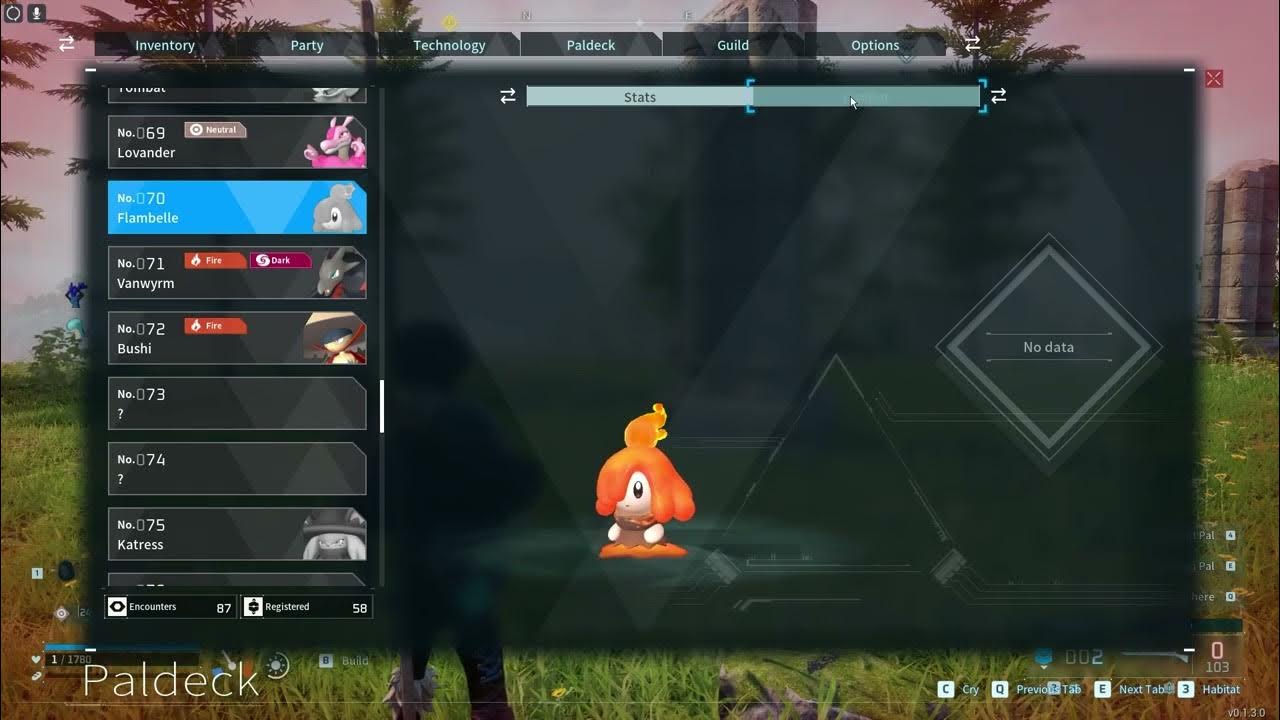Open the Options tab
The width and height of the screenshot is (1280, 720).
pyautogui.click(x=875, y=45)
